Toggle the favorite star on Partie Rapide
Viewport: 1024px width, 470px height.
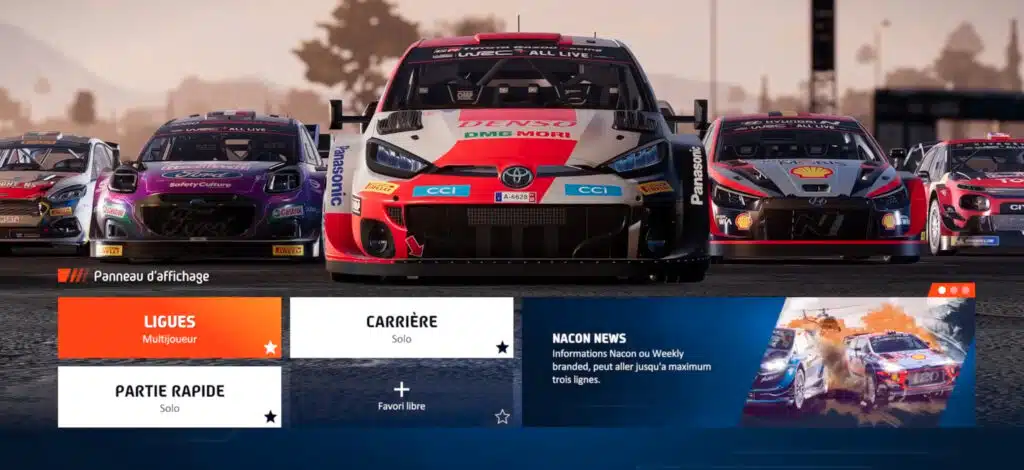pos(270,416)
